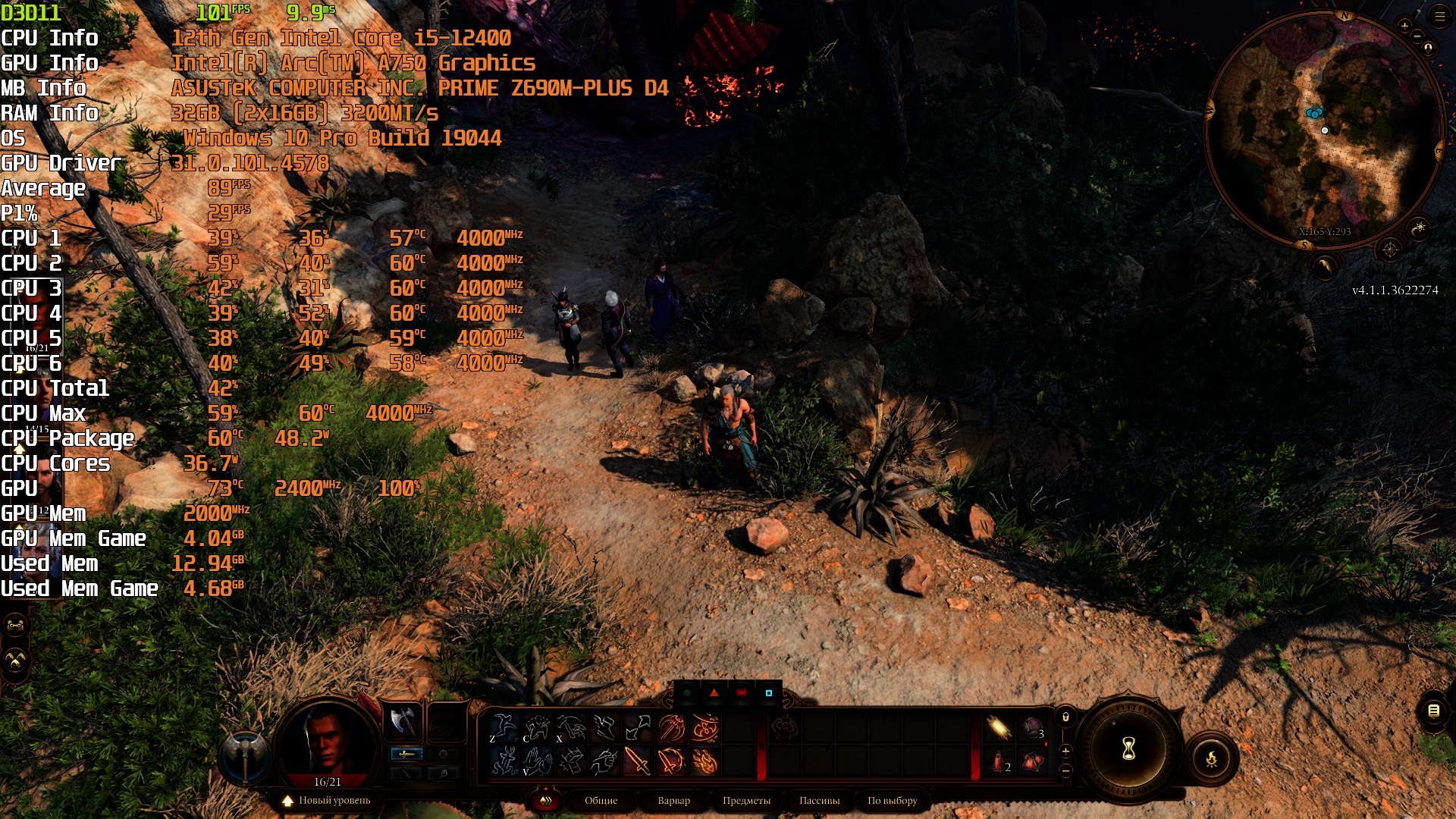
Task: Show the 'Пассивы' hotbar tab
Action: 819,800
